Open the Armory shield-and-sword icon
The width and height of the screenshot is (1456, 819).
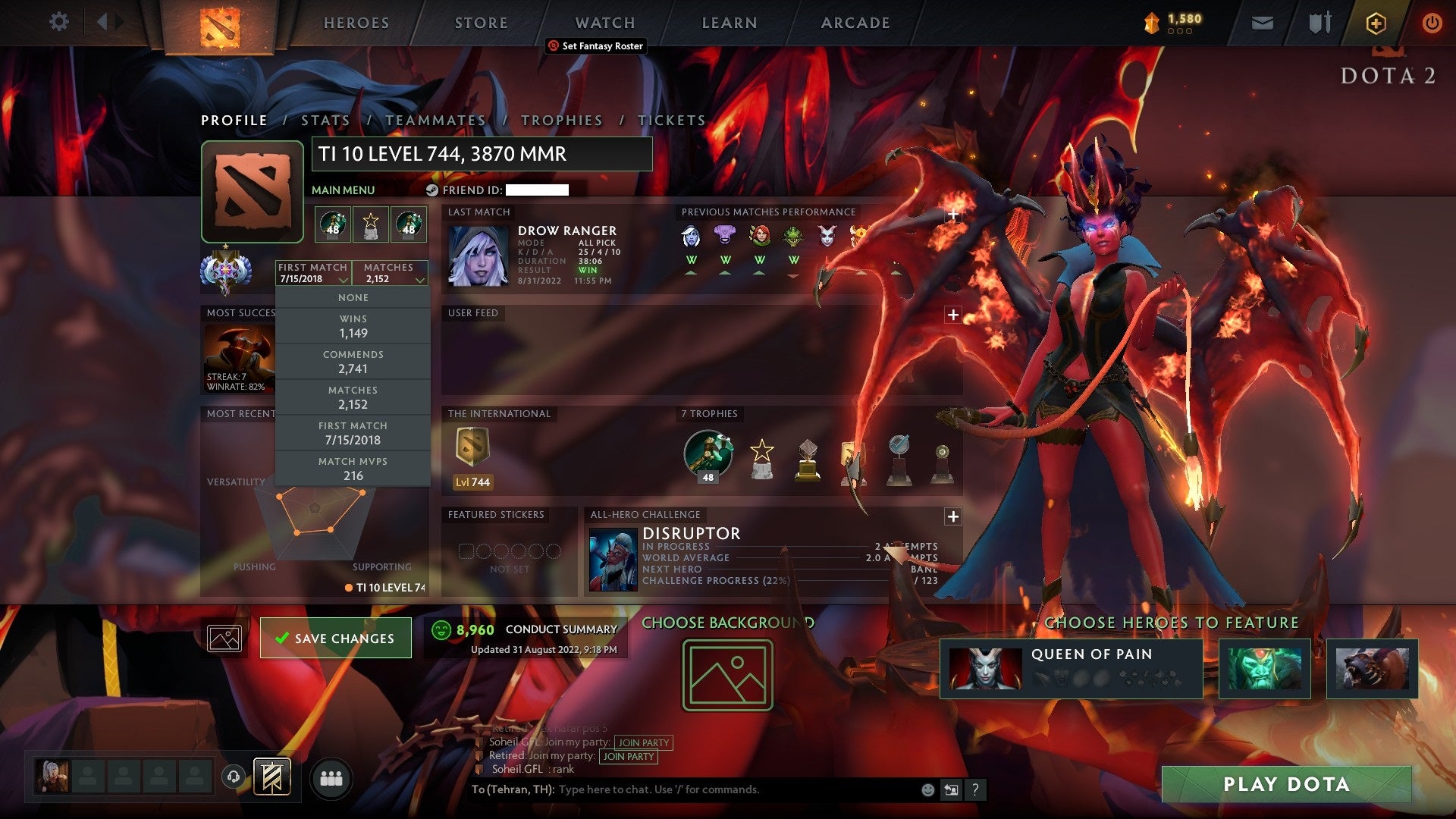pos(1319,23)
